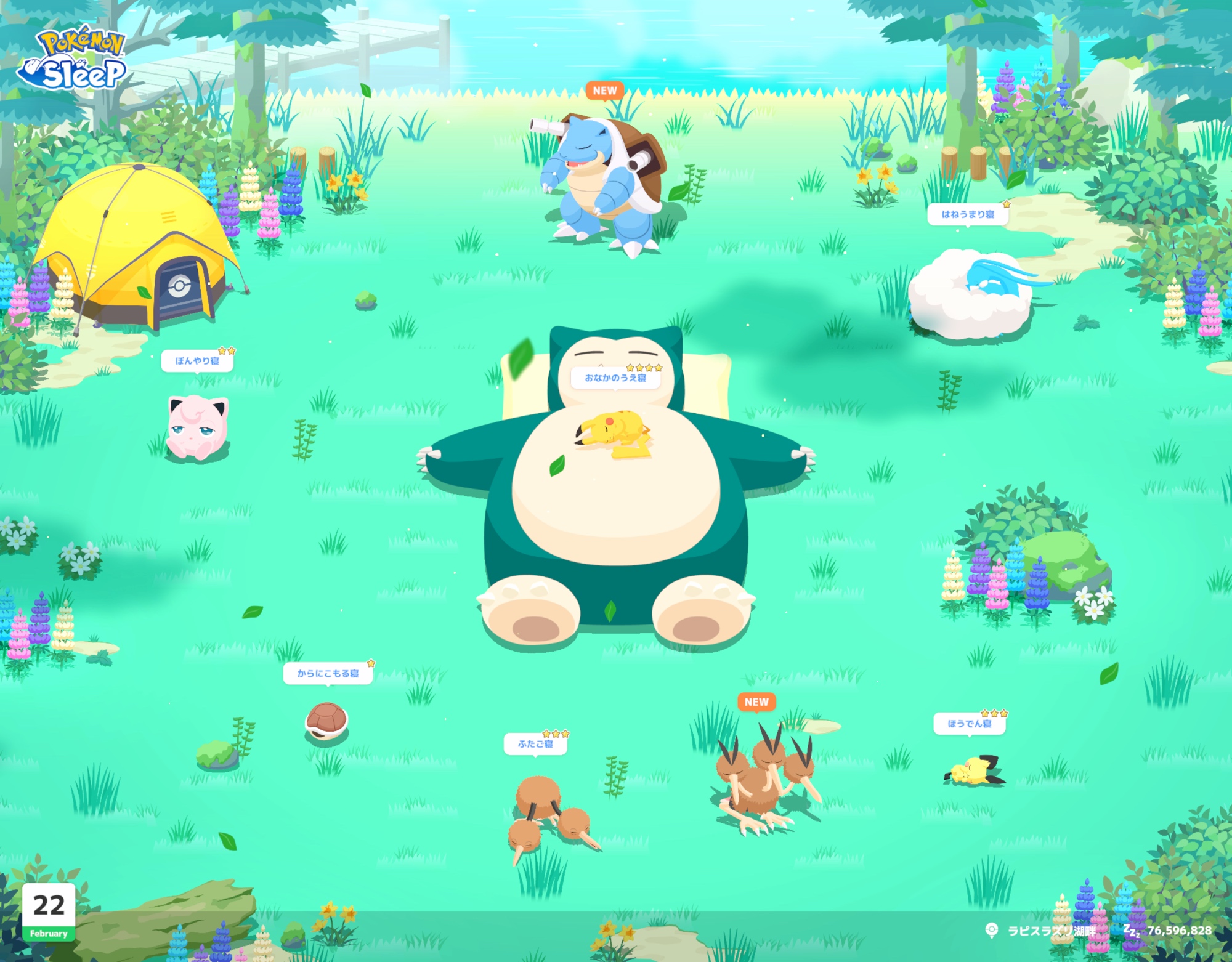Tap the ふたご寝 sleep style label
Image resolution: width=1232 pixels, height=962 pixels.
click(535, 743)
